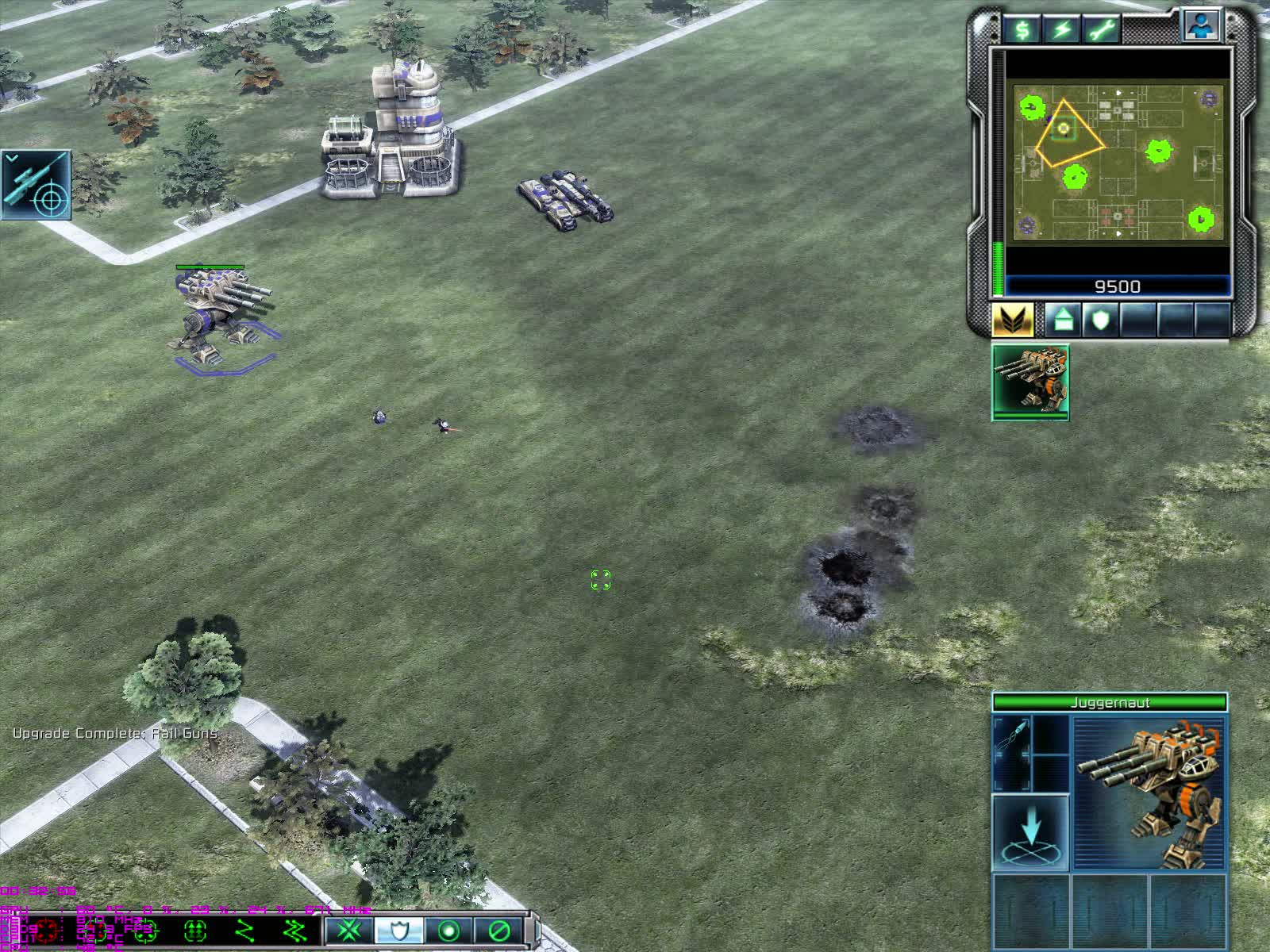
Task: Click the commander portrait icon above minimap
Action: (1203, 24)
